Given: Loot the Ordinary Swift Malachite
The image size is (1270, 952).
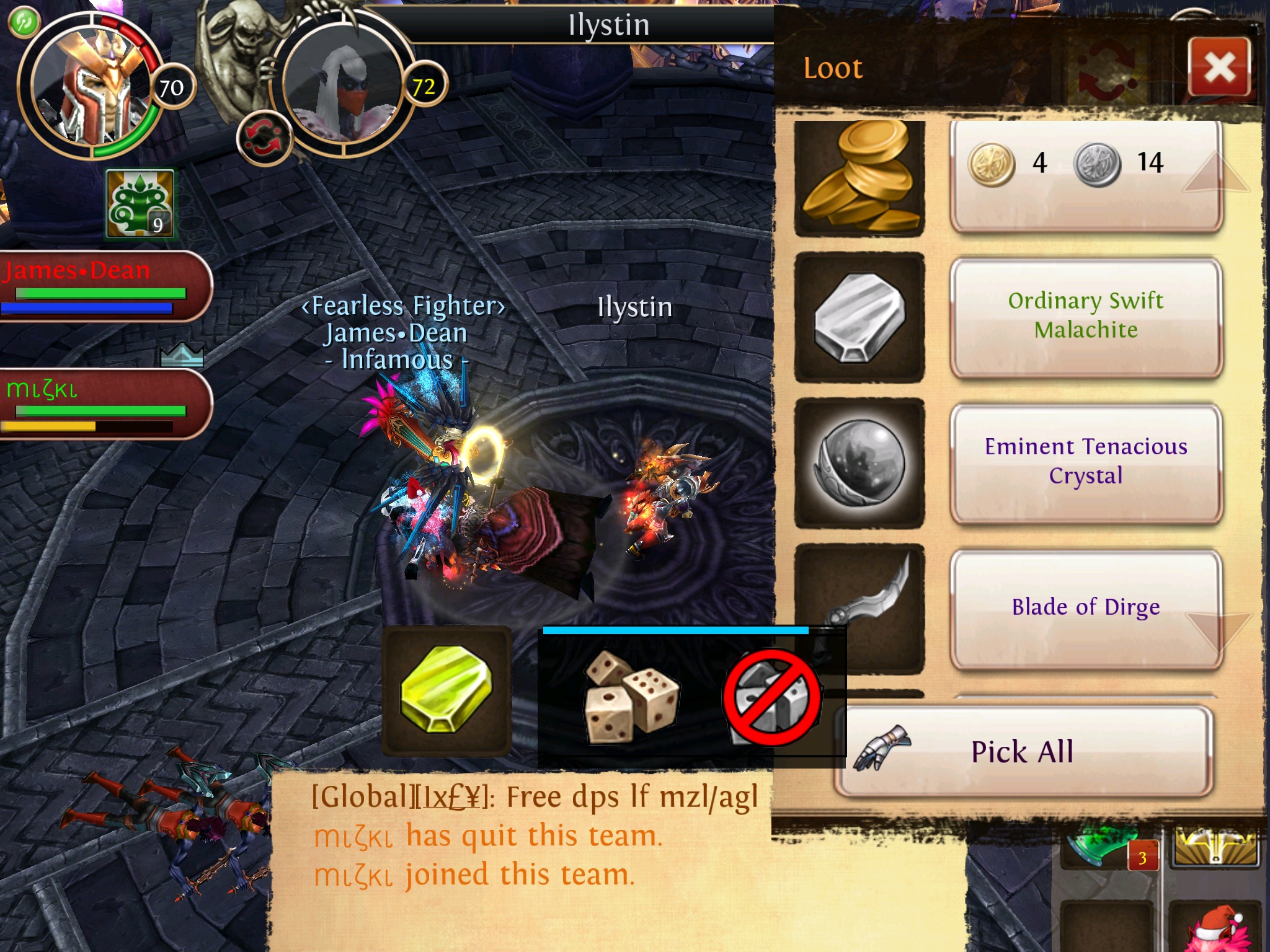Looking at the screenshot, I should pos(1085,316).
